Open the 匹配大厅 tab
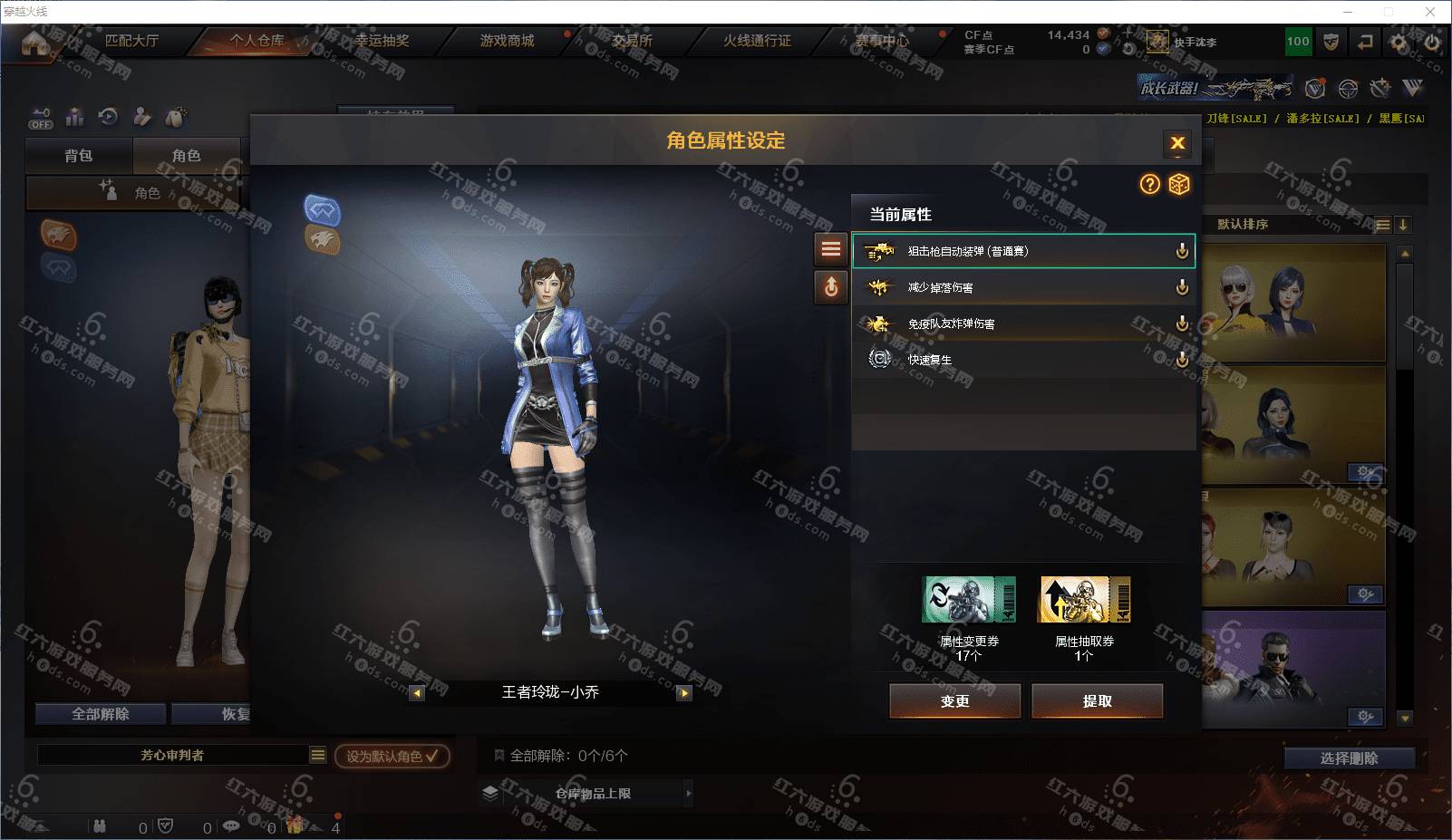The height and width of the screenshot is (840, 1452). tap(131, 41)
